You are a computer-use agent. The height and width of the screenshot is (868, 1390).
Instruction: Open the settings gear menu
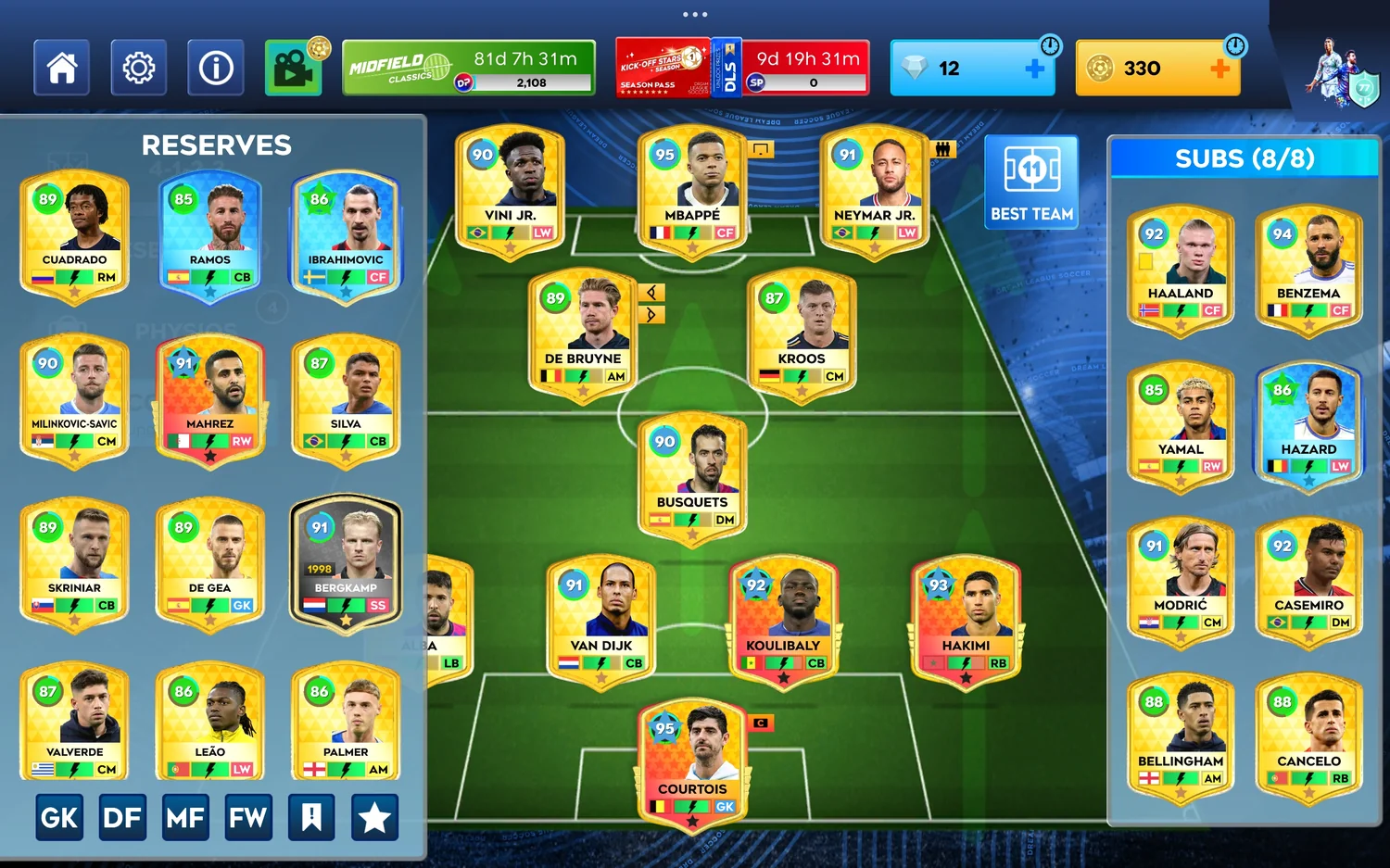[138, 68]
